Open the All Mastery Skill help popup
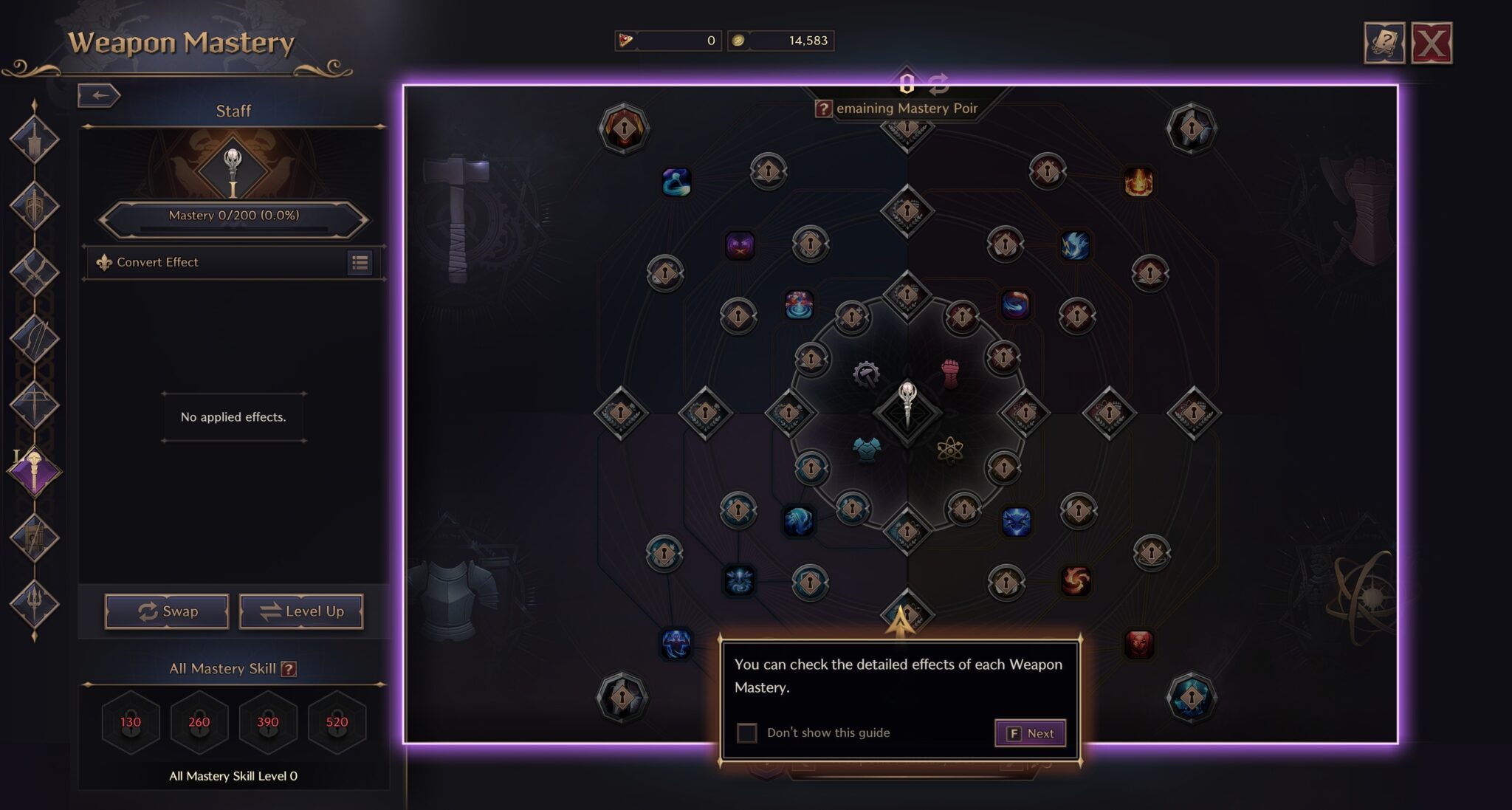Screen dimensions: 1512x810 (289, 667)
